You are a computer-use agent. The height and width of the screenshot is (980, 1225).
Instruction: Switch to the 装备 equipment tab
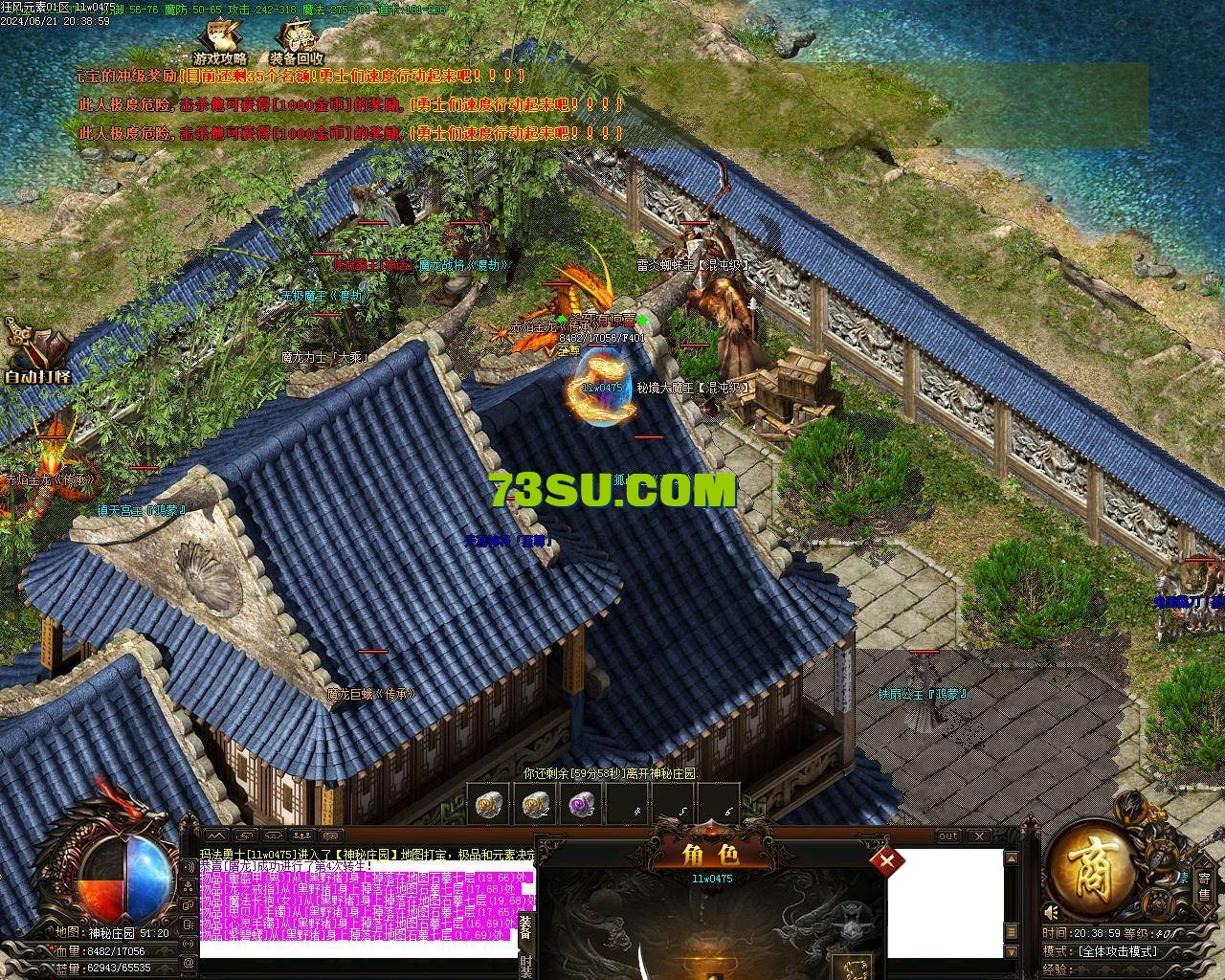point(527,928)
